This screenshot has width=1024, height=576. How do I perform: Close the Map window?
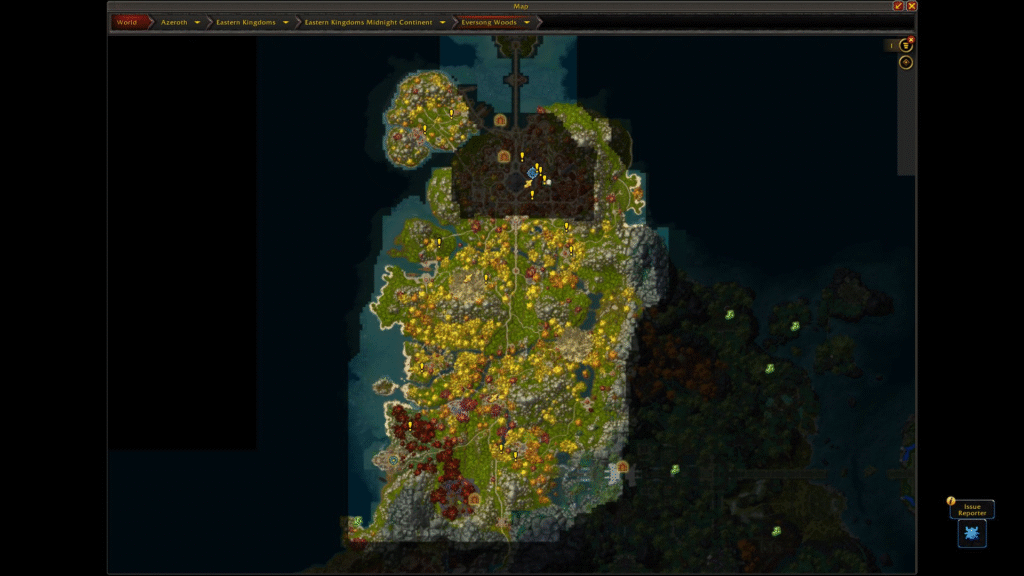[x=911, y=6]
